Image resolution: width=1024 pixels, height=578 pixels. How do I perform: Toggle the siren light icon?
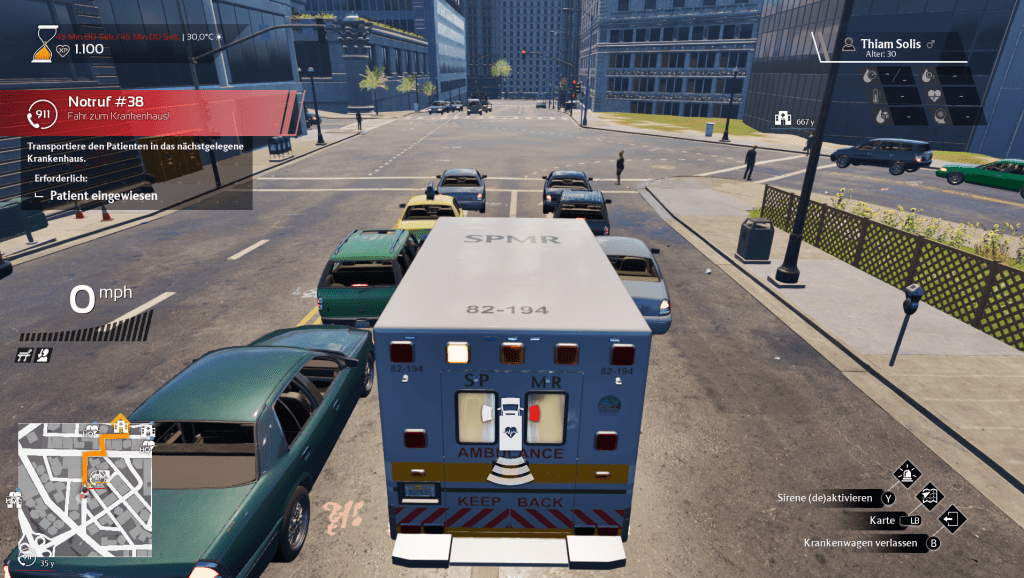click(907, 474)
